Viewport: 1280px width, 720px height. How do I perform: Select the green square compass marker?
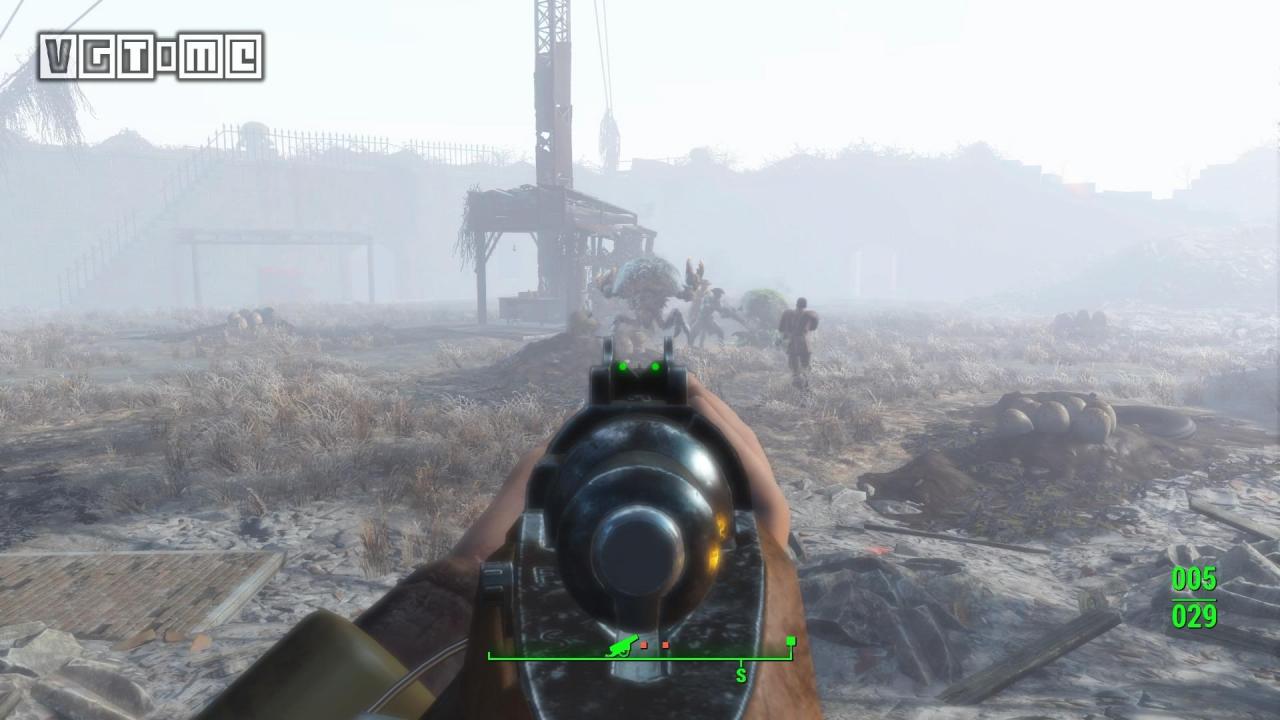pyautogui.click(x=791, y=641)
